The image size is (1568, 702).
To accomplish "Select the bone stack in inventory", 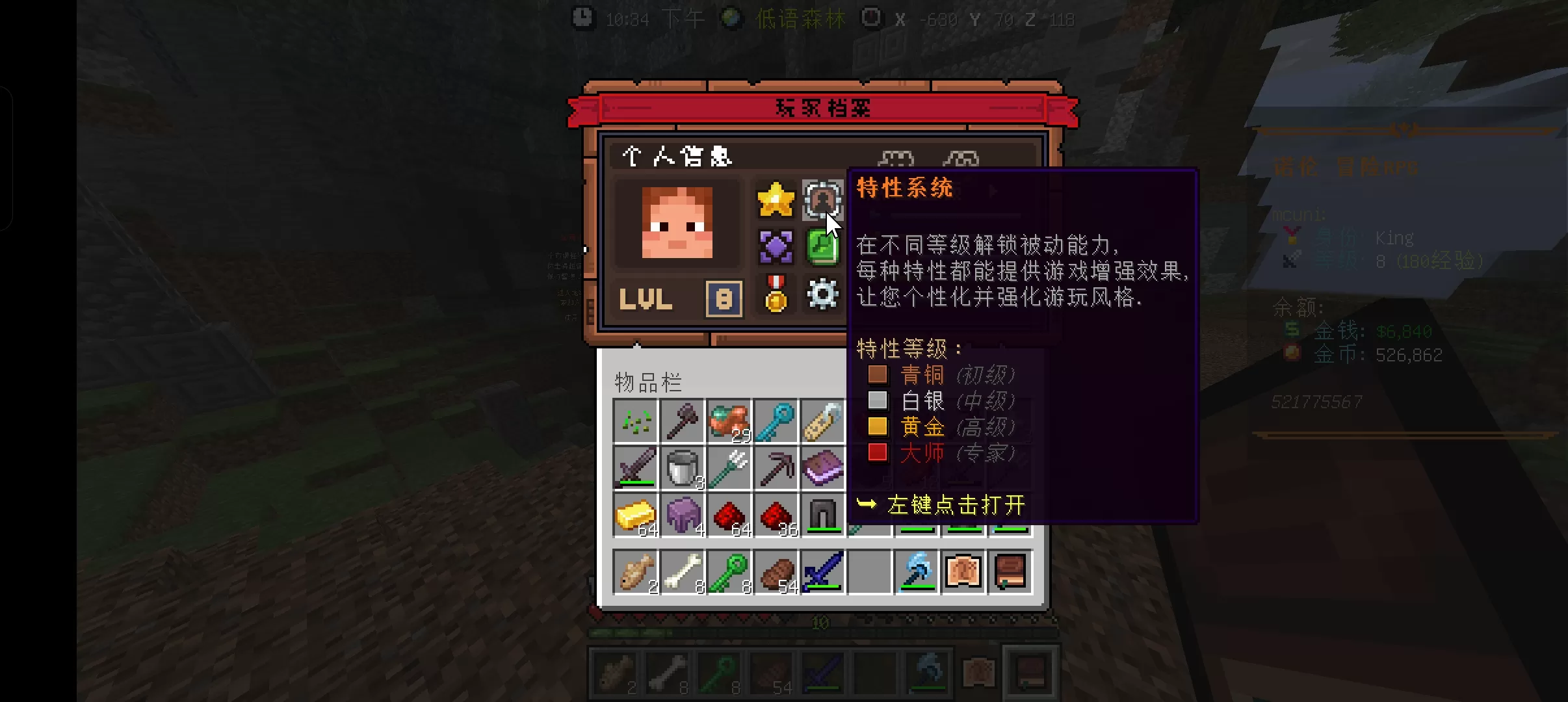I will (683, 572).
